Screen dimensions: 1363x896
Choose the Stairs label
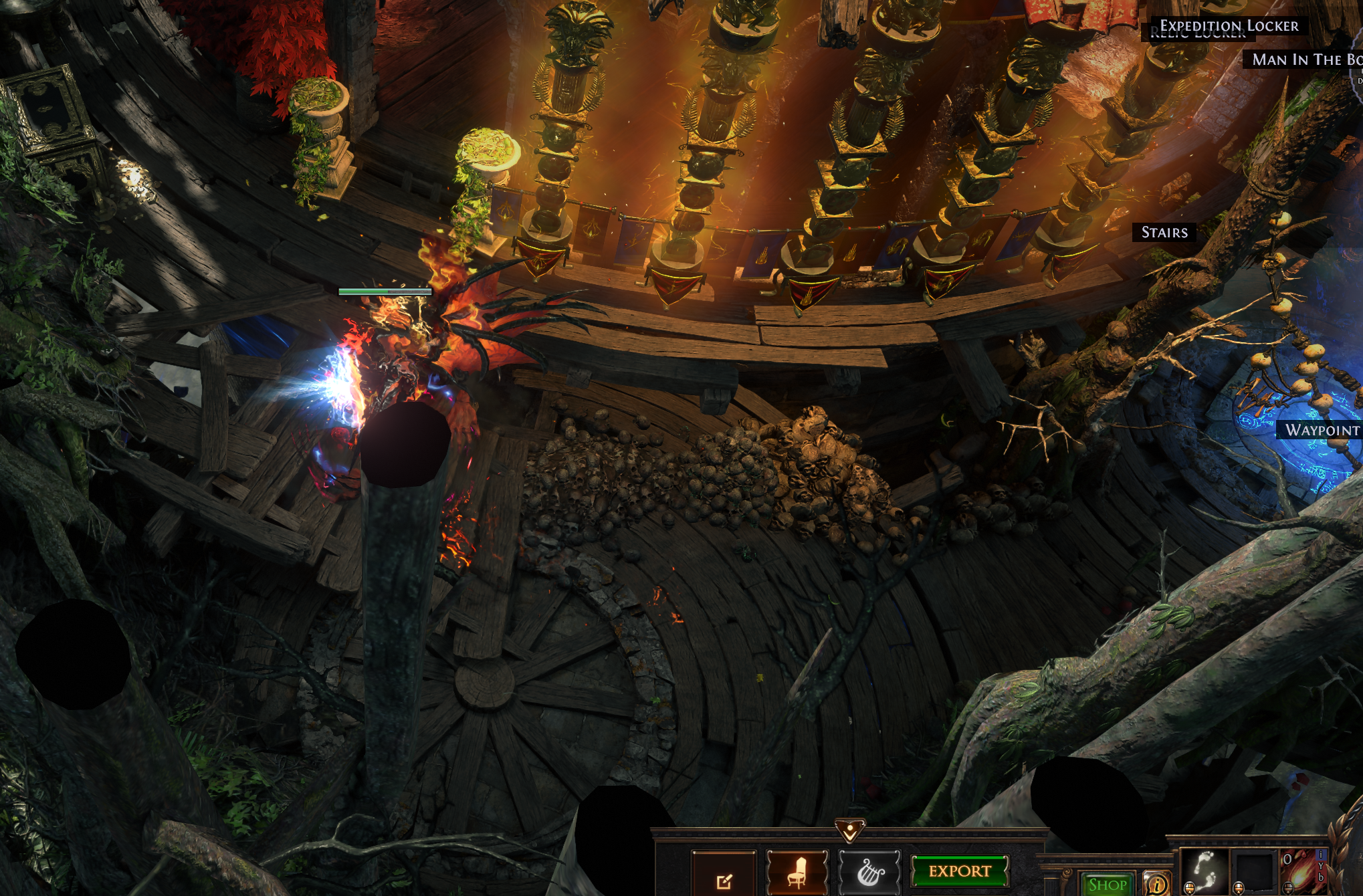pyautogui.click(x=1164, y=233)
